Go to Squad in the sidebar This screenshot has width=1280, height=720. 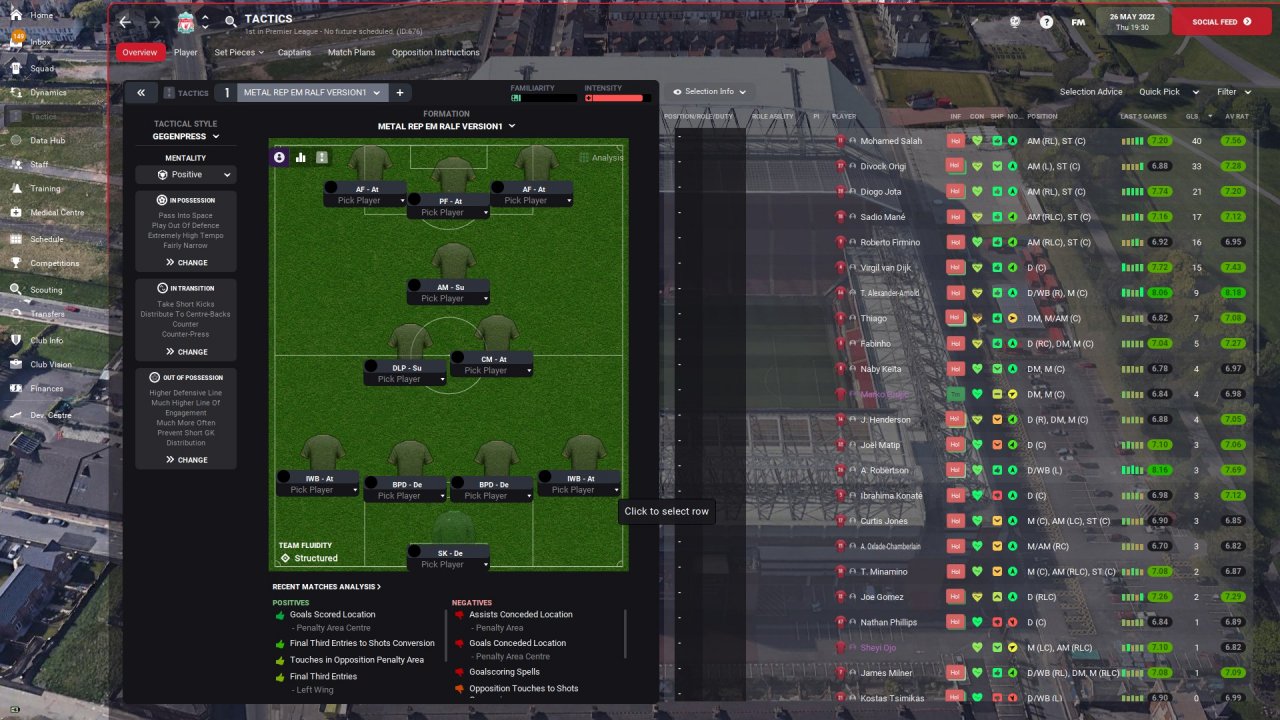click(x=42, y=69)
